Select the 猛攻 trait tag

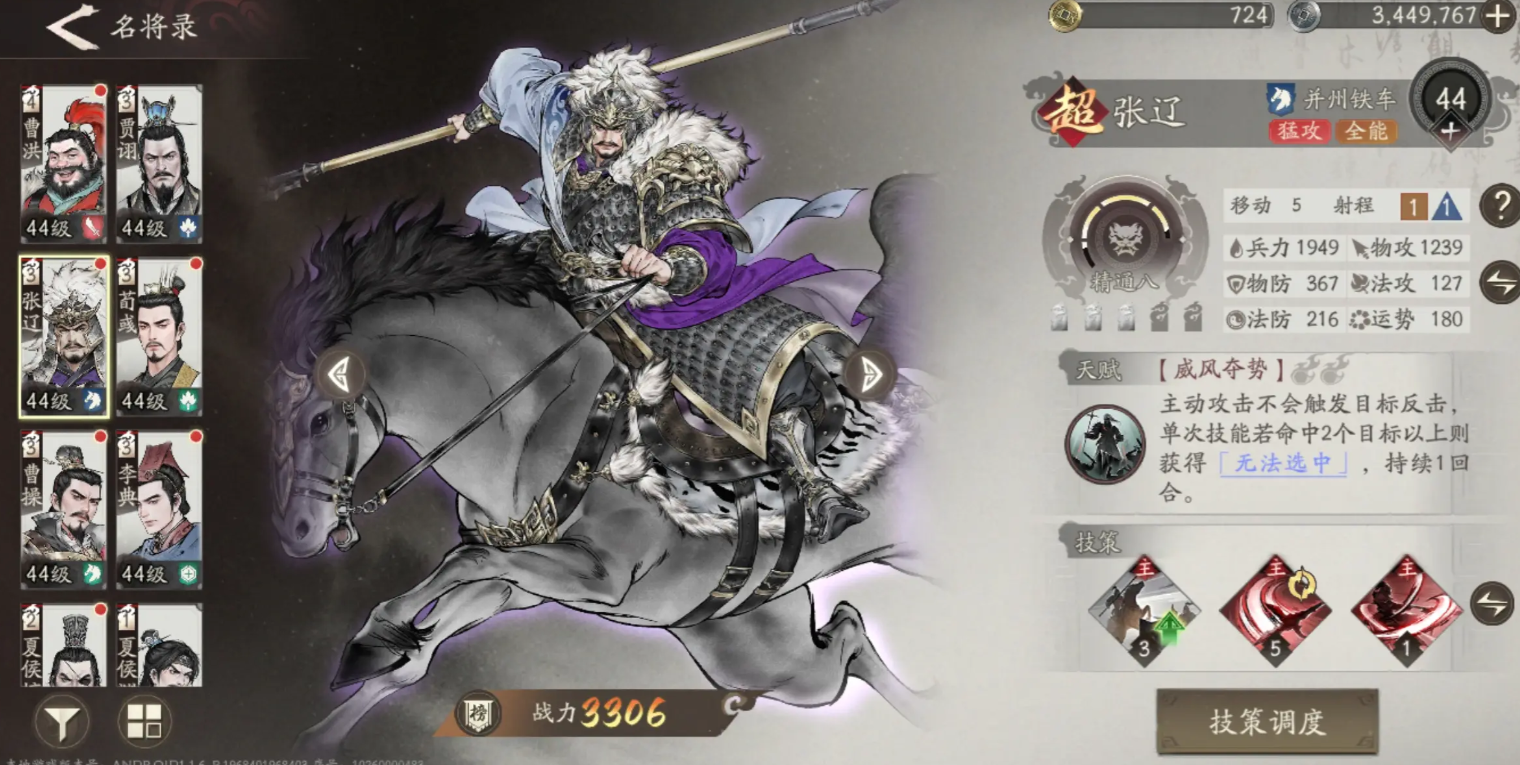pos(1302,131)
